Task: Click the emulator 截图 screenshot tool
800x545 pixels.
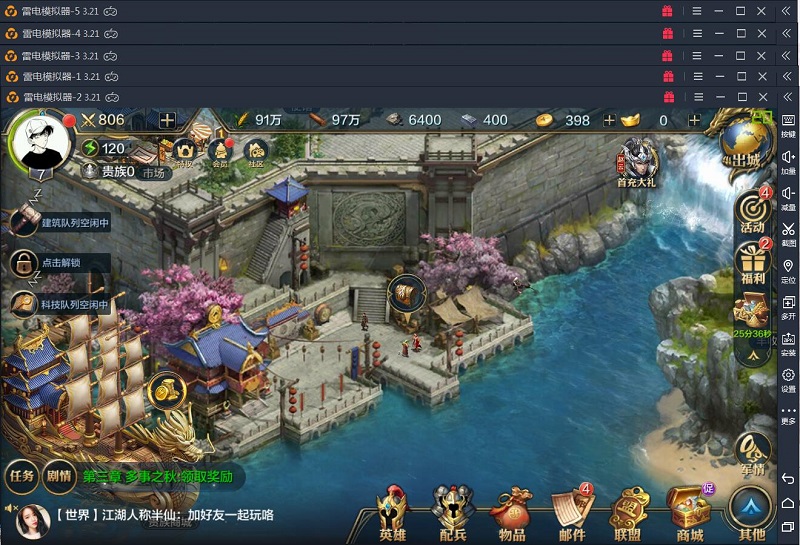Action: click(x=788, y=234)
